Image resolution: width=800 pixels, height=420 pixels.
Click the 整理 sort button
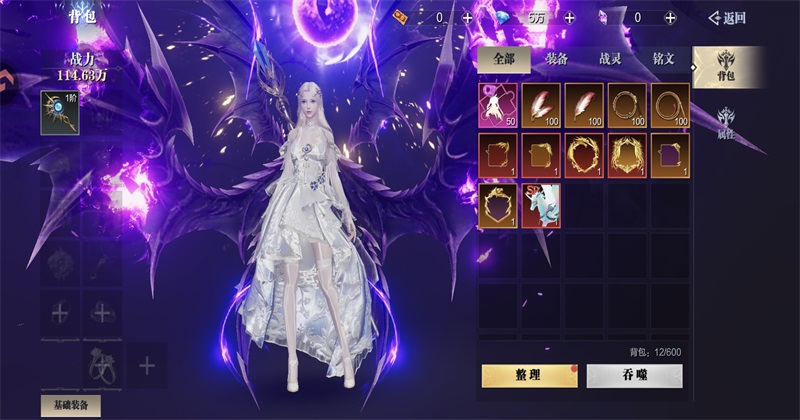[529, 375]
